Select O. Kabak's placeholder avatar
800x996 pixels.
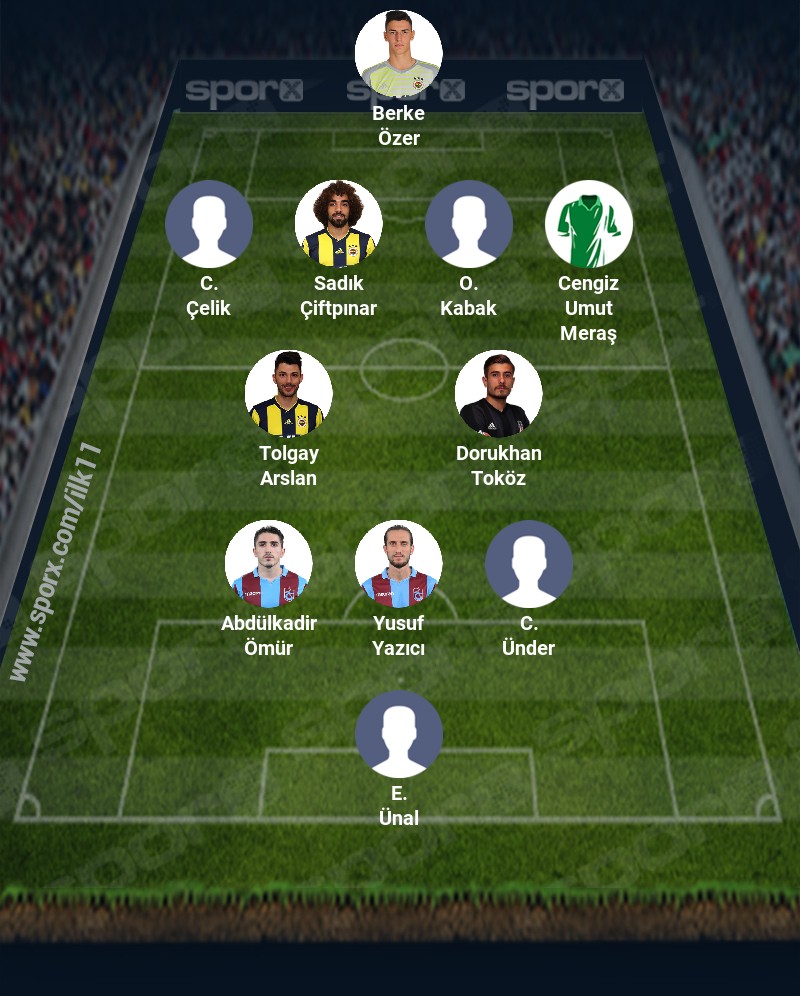(468, 224)
